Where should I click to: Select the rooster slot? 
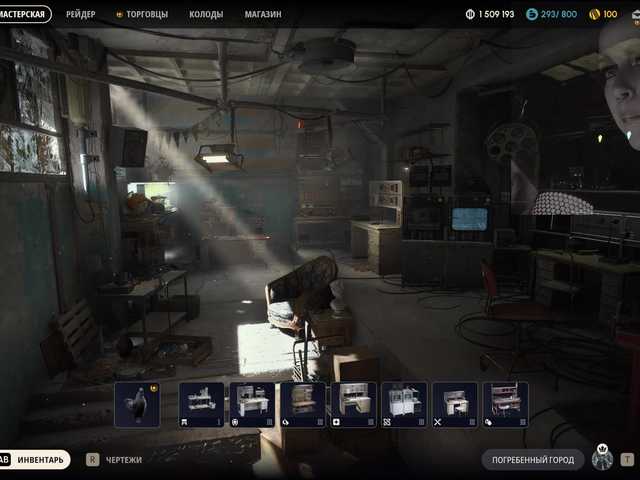coord(137,405)
